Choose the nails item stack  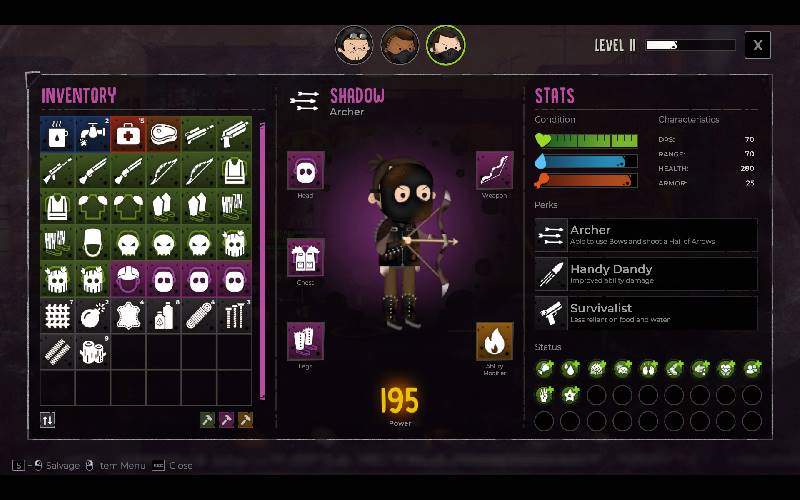(235, 316)
